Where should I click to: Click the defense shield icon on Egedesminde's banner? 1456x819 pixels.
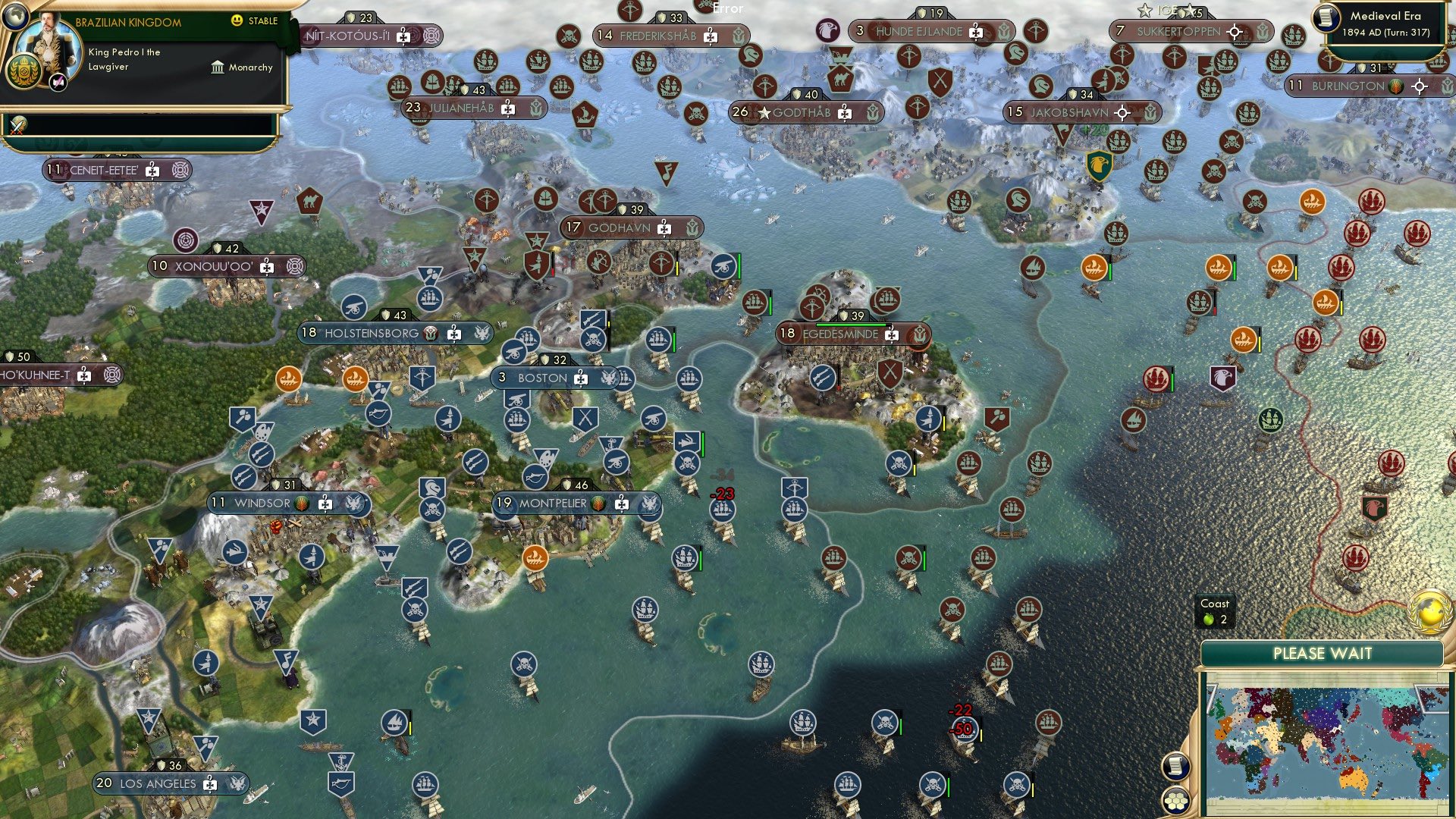(843, 315)
